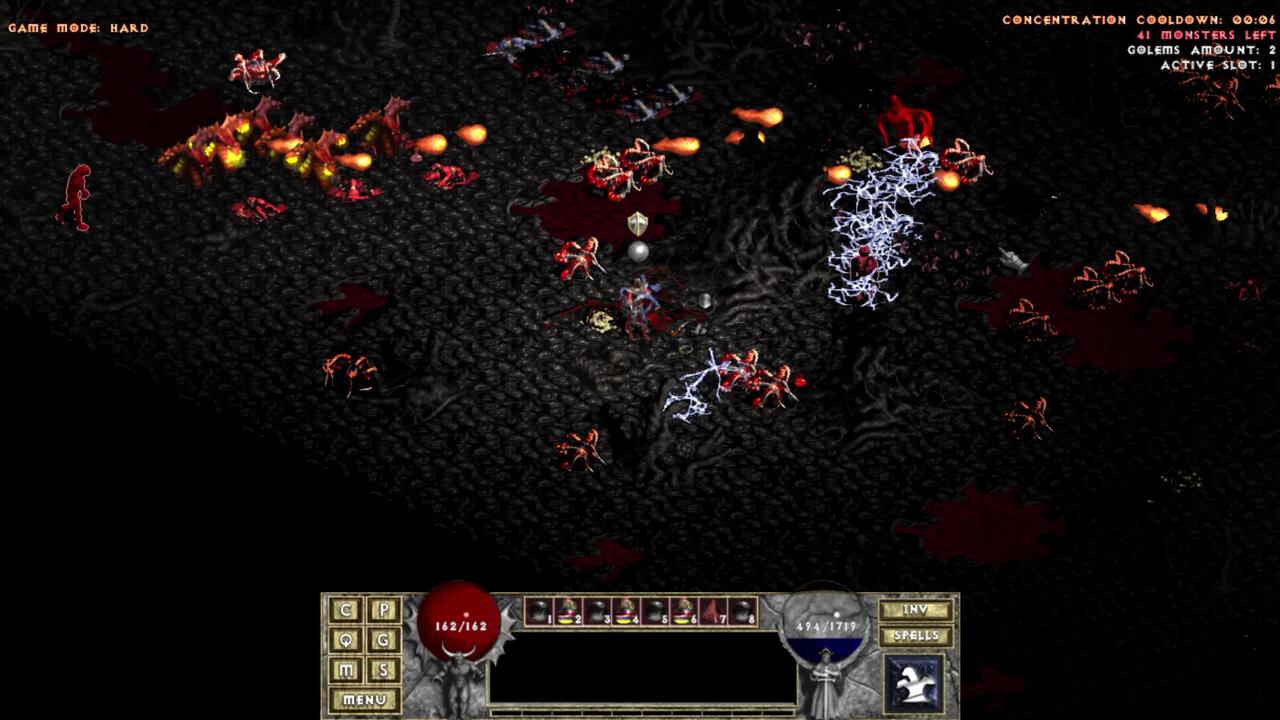The width and height of the screenshot is (1280, 720).
Task: Click the empty belt slot 8
Action: pyautogui.click(x=742, y=610)
